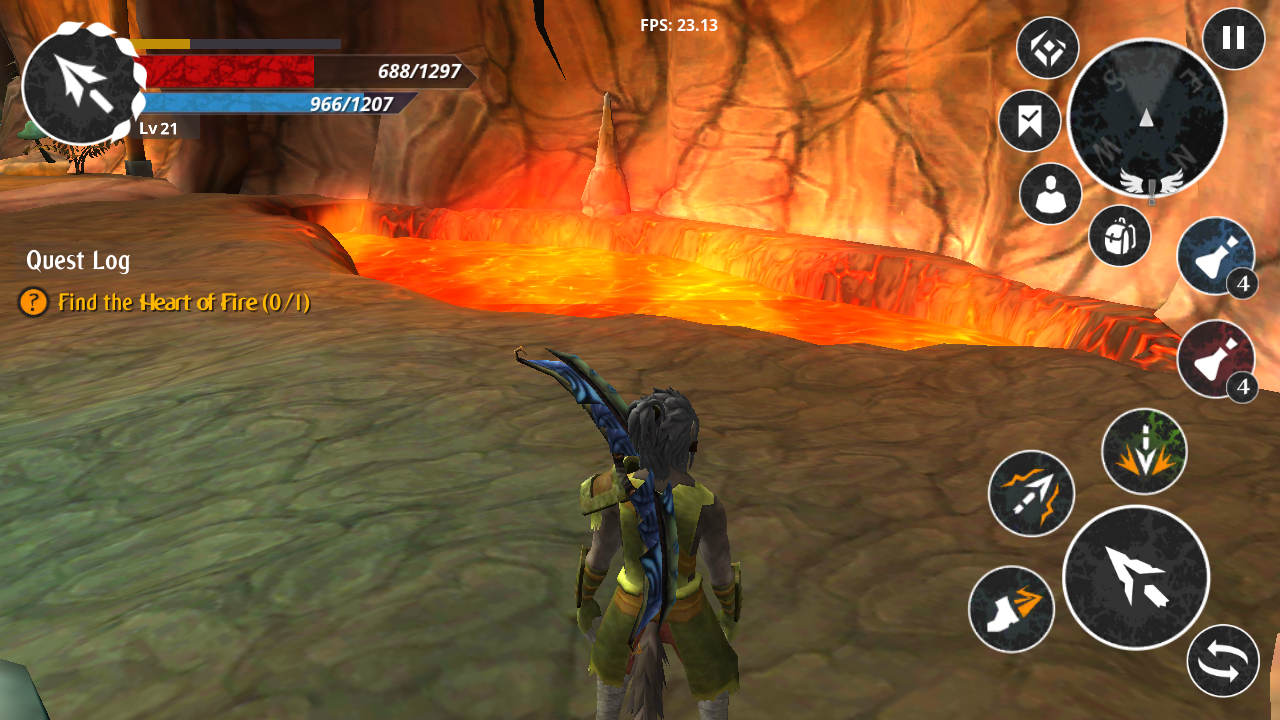Pause the game
The height and width of the screenshot is (720, 1280).
tap(1233, 39)
